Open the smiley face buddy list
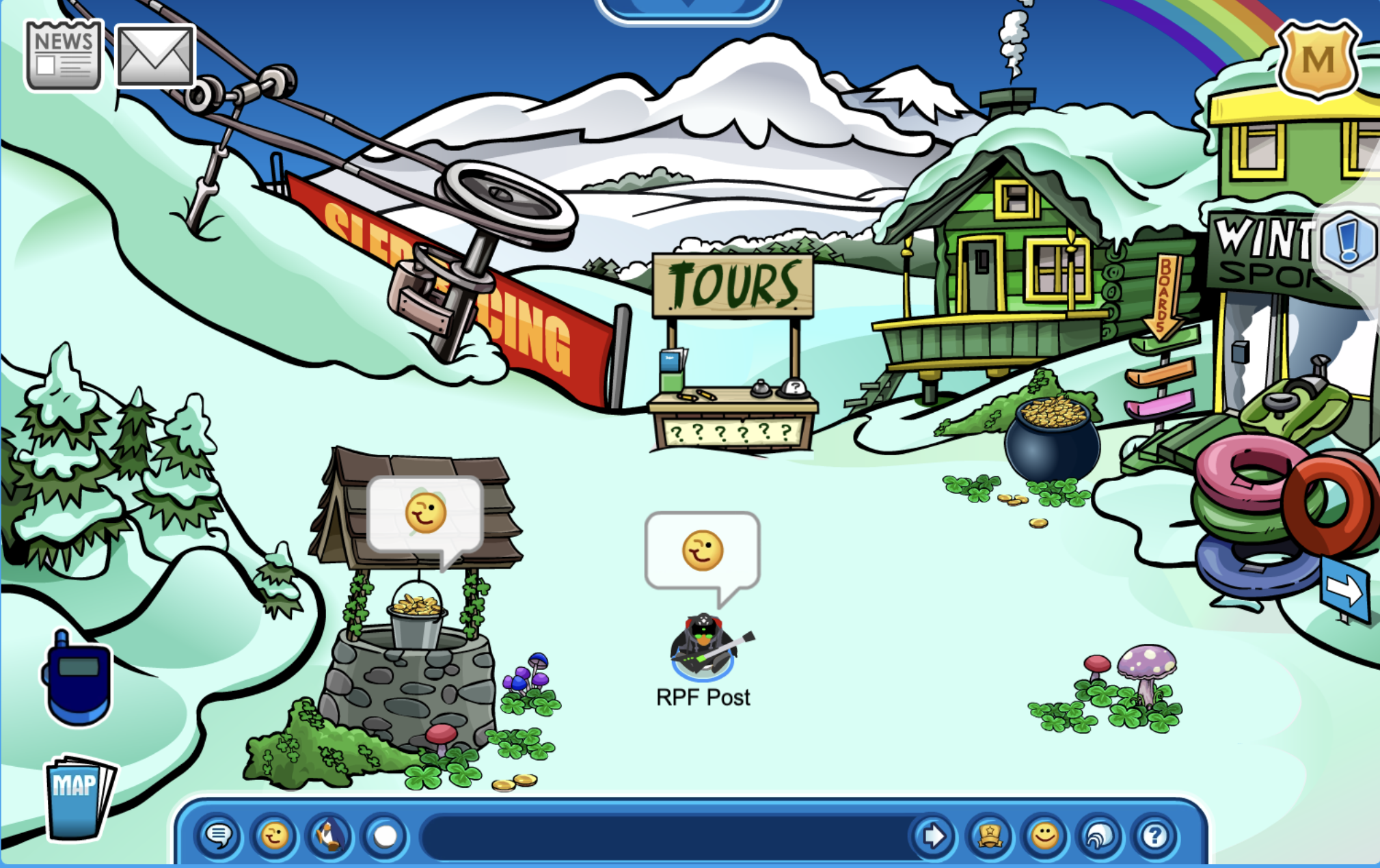 click(1044, 836)
